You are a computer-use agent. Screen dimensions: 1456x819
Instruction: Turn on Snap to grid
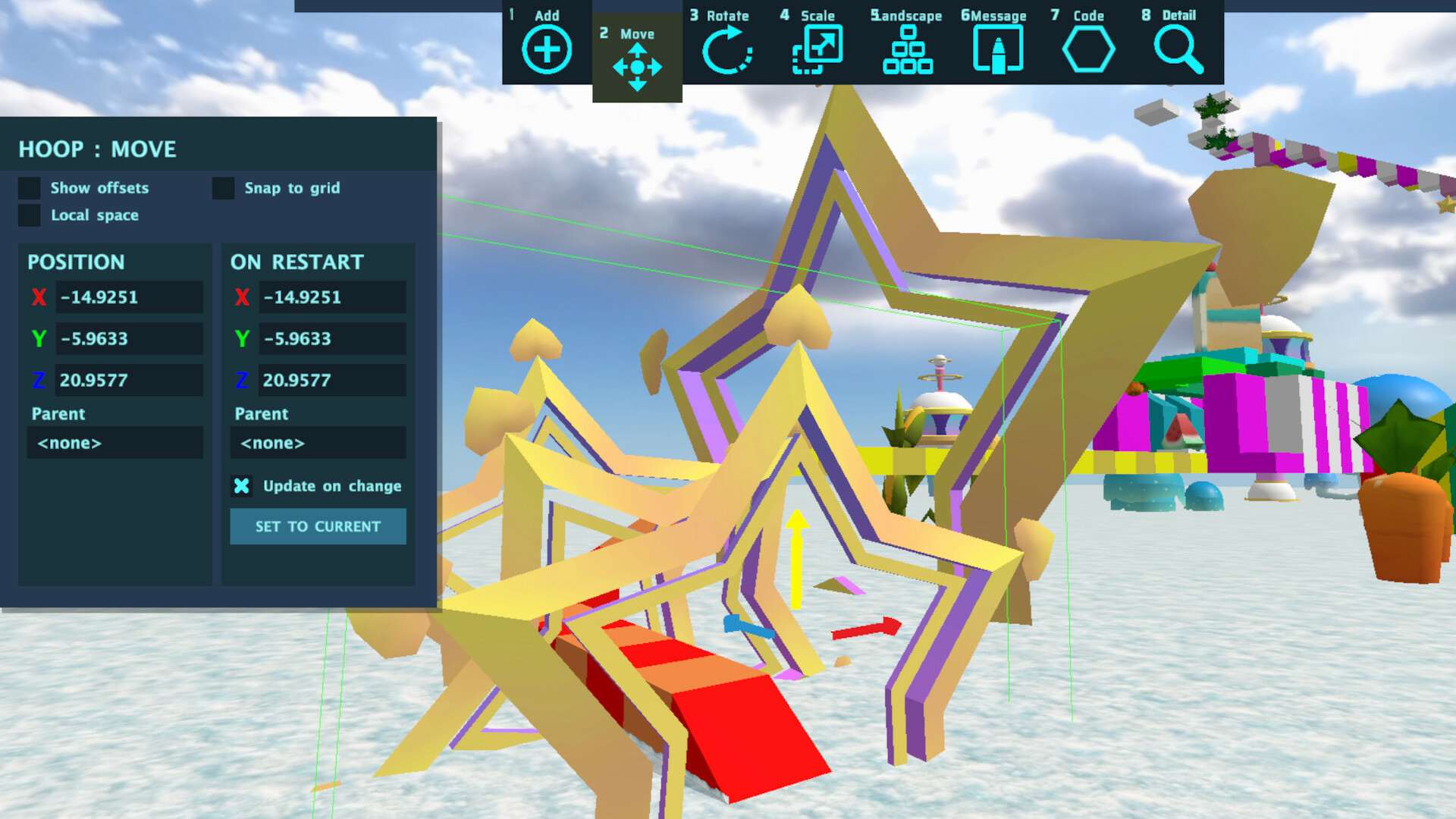(223, 188)
